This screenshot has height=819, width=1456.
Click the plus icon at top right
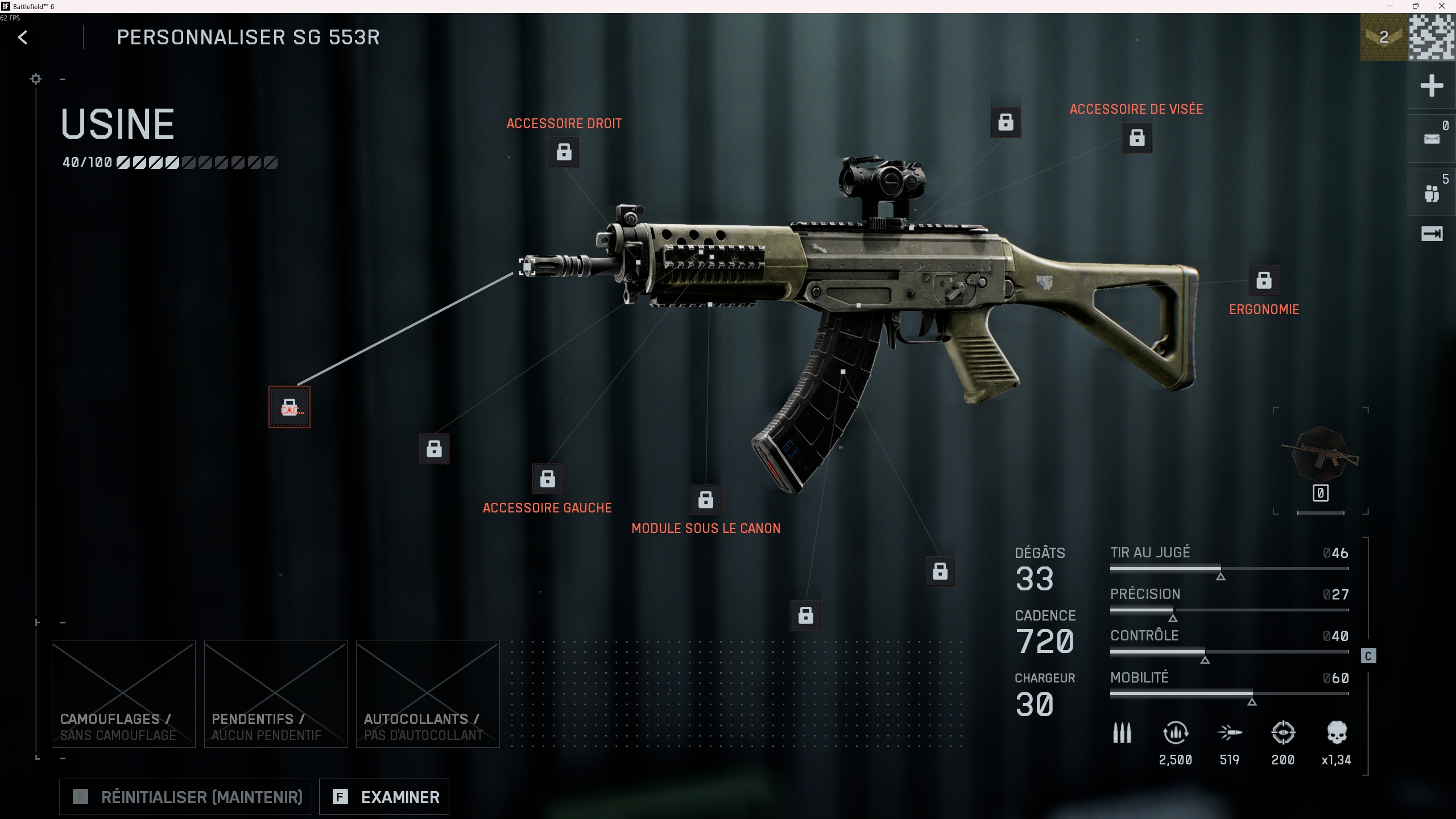pyautogui.click(x=1432, y=85)
